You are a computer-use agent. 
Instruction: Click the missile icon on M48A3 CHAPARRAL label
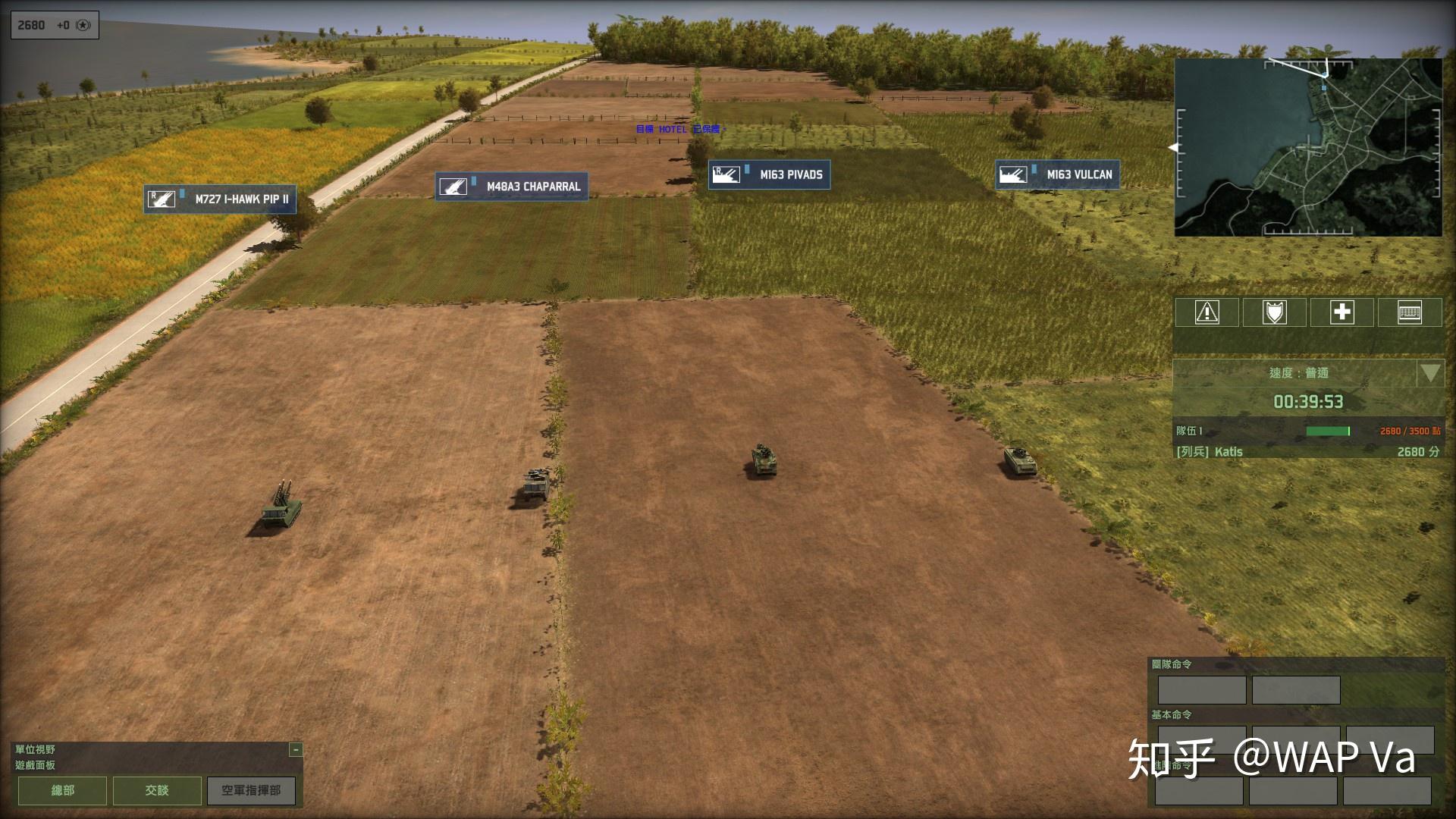coord(453,186)
